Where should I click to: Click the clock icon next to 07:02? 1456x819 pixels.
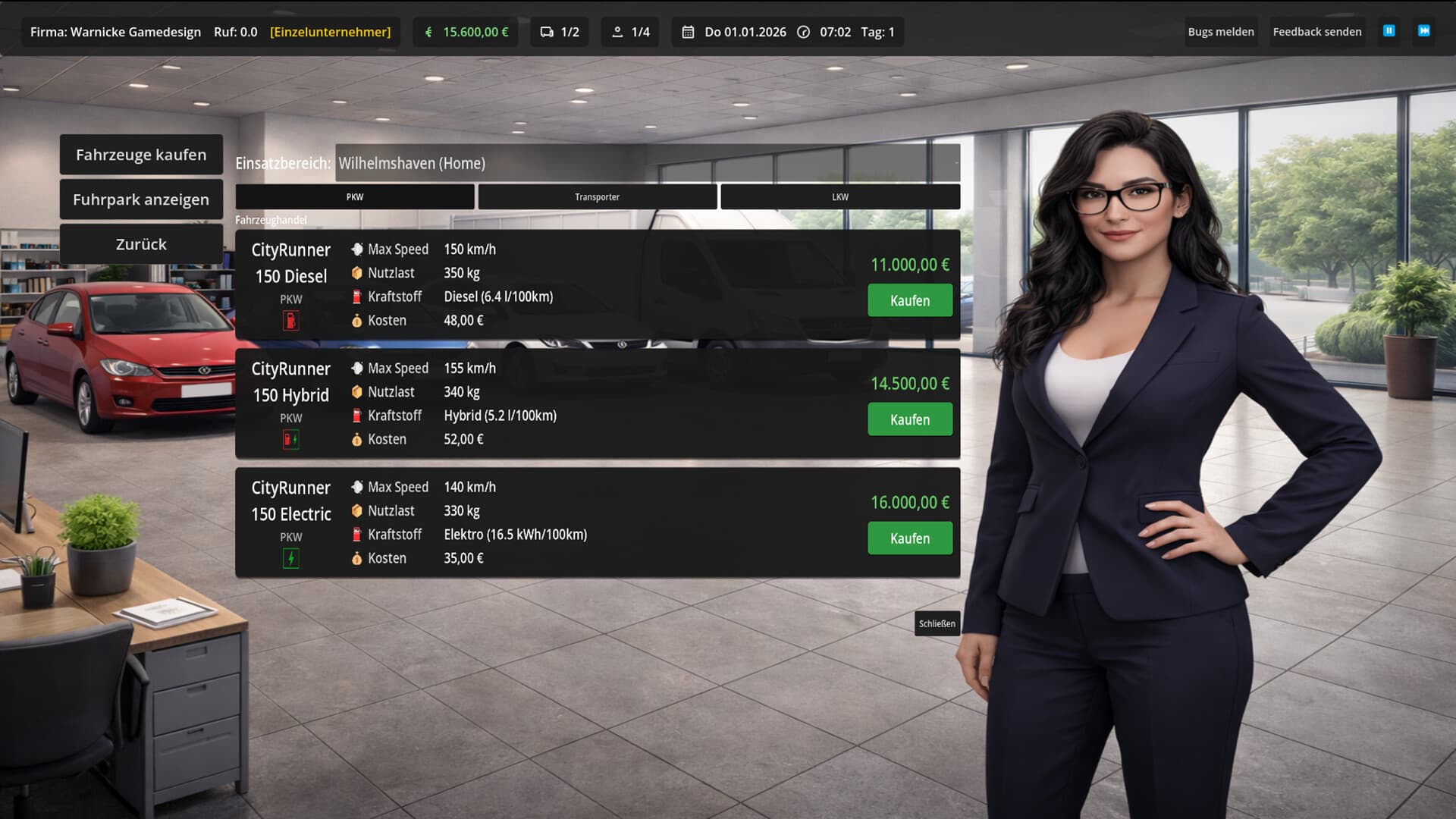tap(802, 32)
